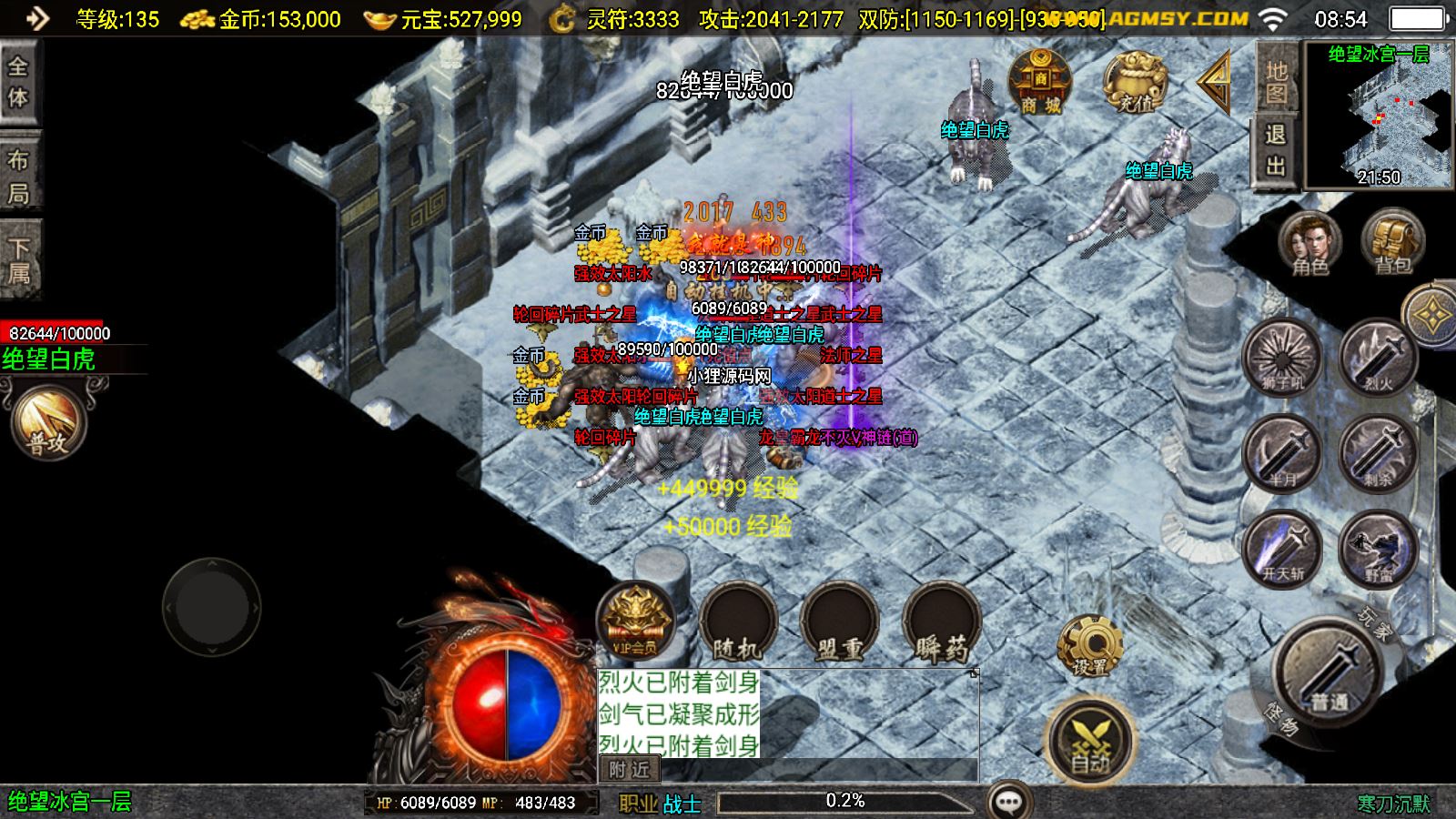The image size is (1456, 819).
Task: Open the 充值 recharge screen
Action: 1135,83
